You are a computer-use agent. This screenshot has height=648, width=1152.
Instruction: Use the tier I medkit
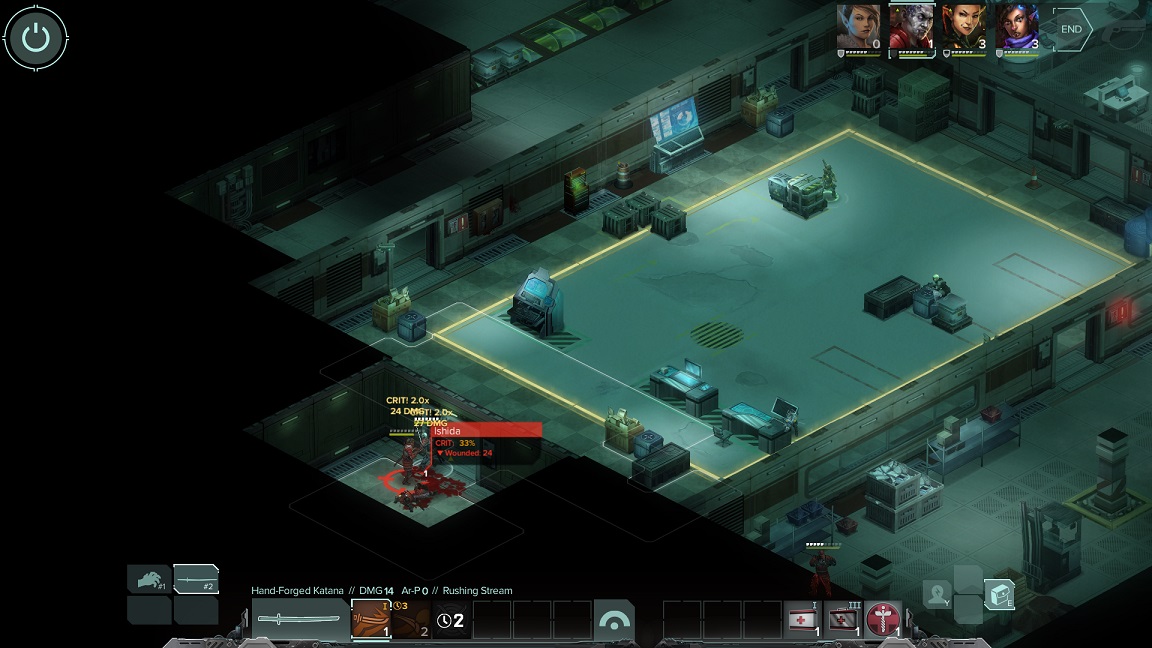point(802,620)
